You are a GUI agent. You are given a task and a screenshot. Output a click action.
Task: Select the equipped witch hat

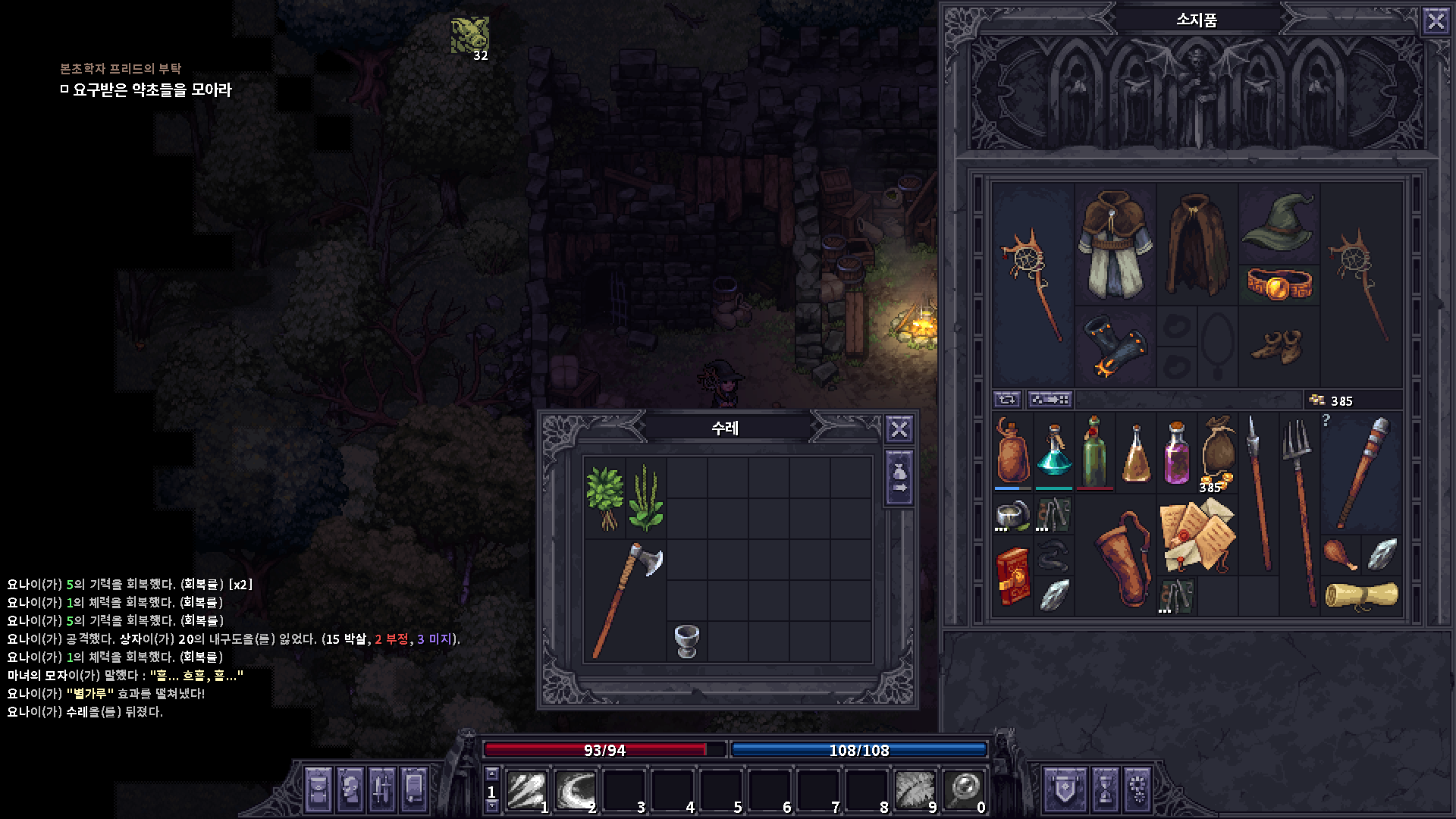tap(1279, 220)
